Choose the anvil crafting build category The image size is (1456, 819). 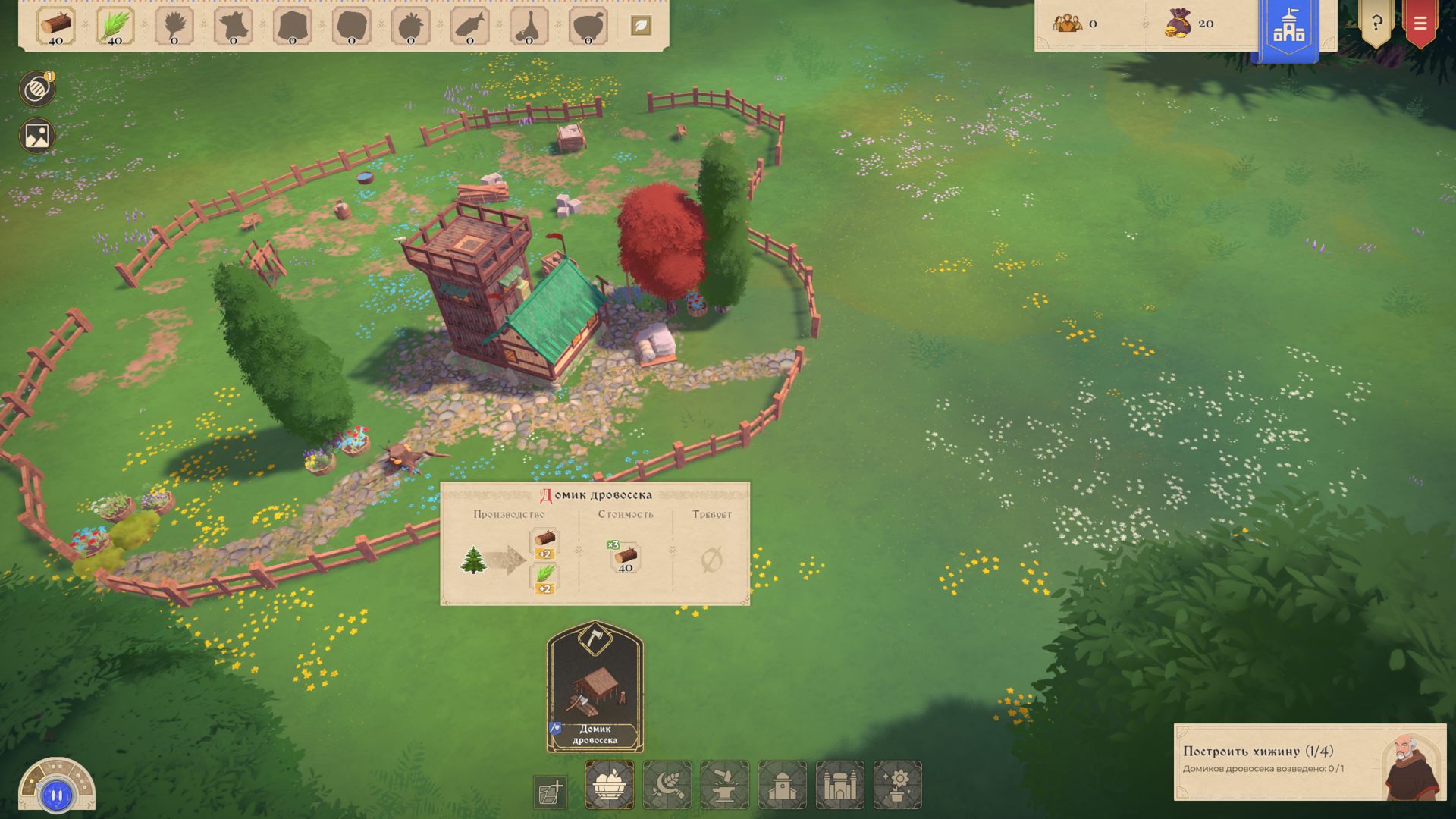coord(725,785)
